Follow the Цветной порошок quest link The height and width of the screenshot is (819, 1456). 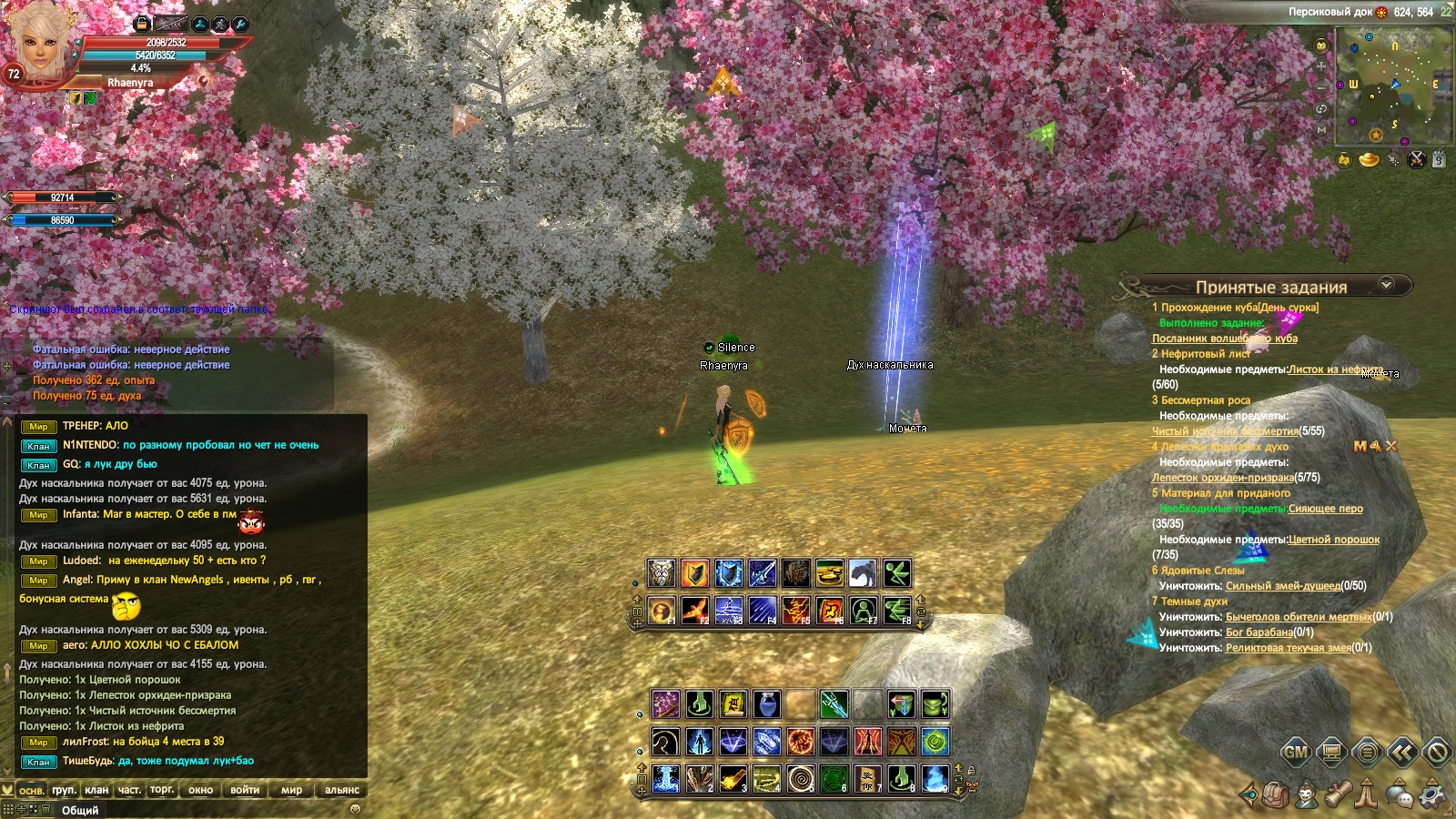[x=1333, y=540]
